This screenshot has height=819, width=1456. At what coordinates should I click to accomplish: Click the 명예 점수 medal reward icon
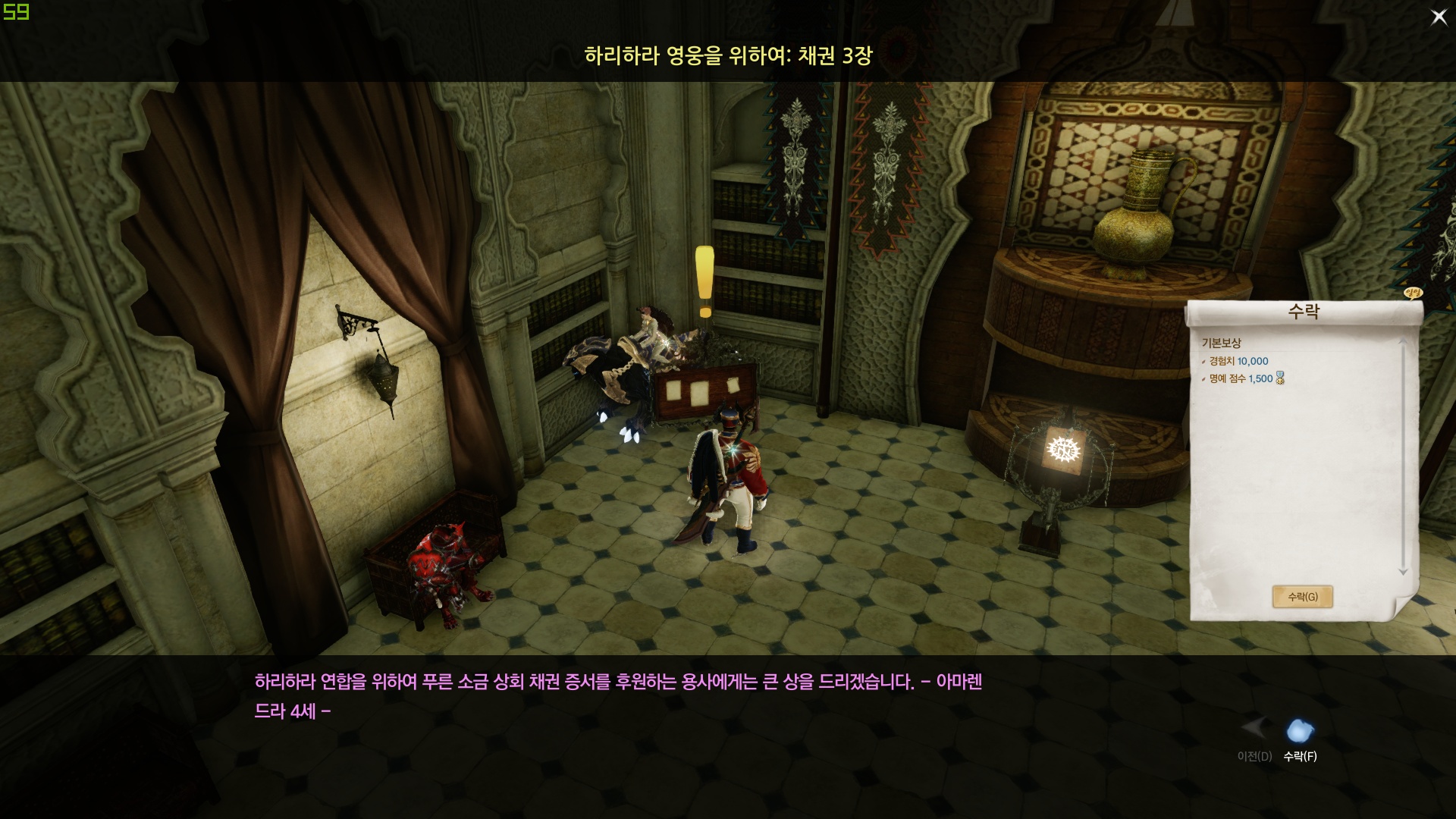(1280, 378)
